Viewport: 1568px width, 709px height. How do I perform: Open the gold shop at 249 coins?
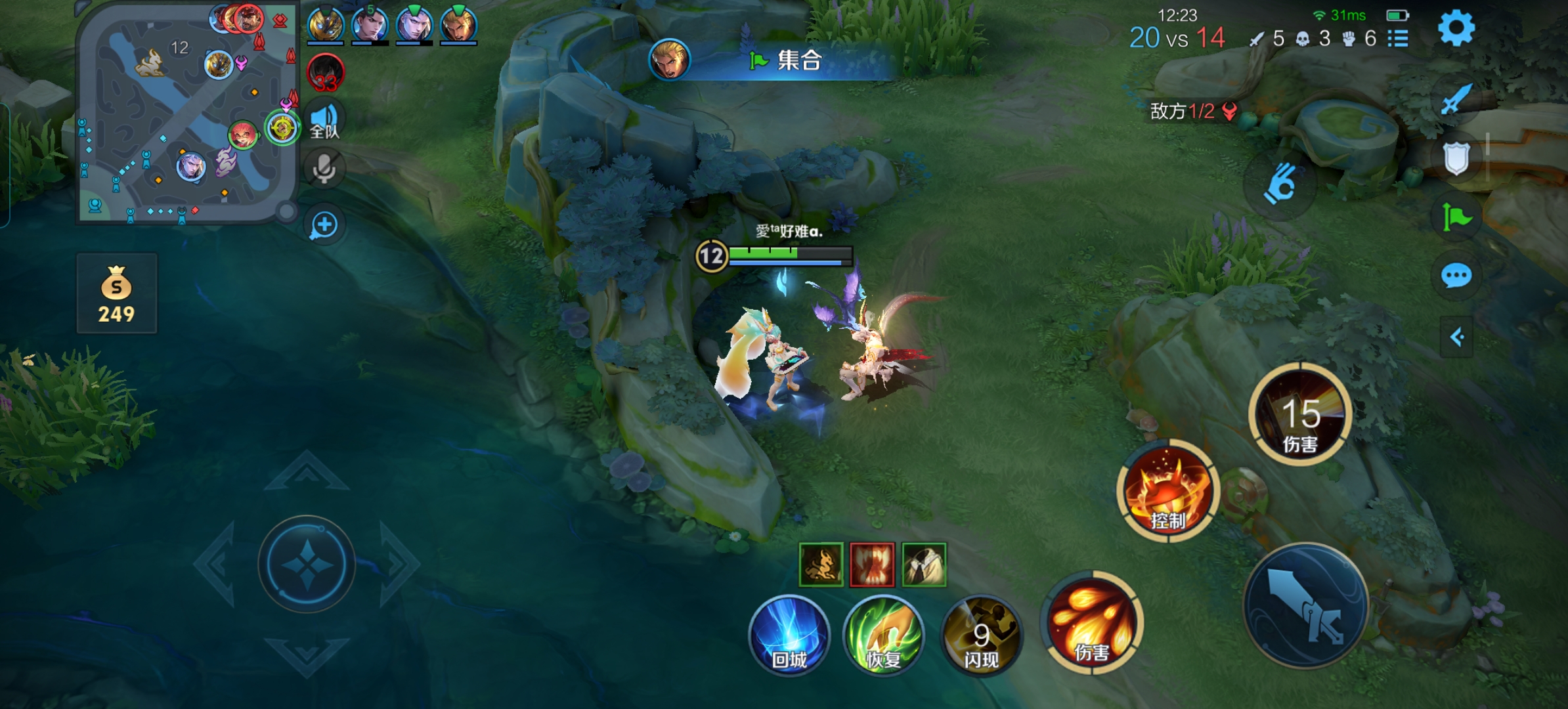click(117, 293)
